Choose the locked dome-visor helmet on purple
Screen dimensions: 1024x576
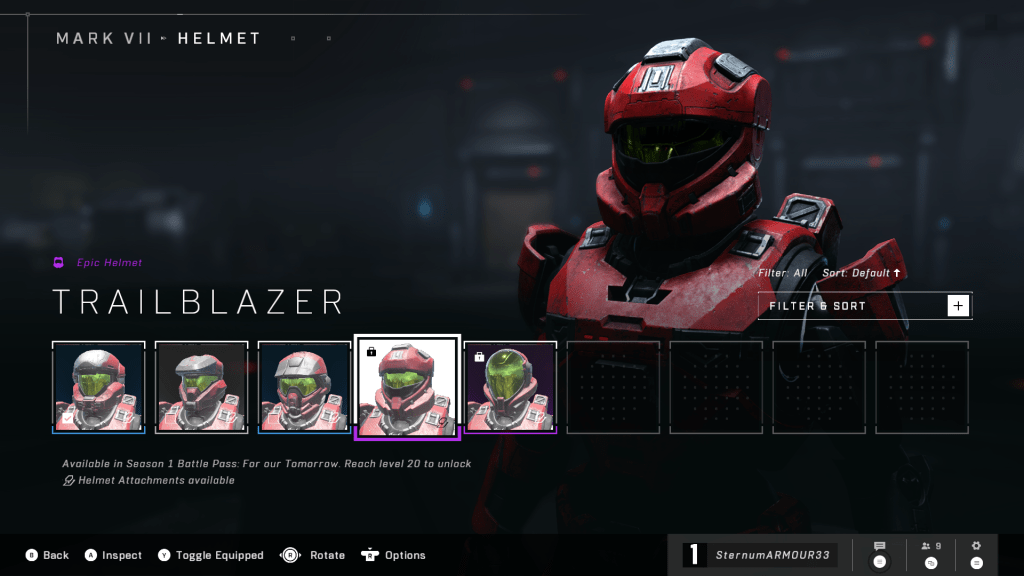510,387
